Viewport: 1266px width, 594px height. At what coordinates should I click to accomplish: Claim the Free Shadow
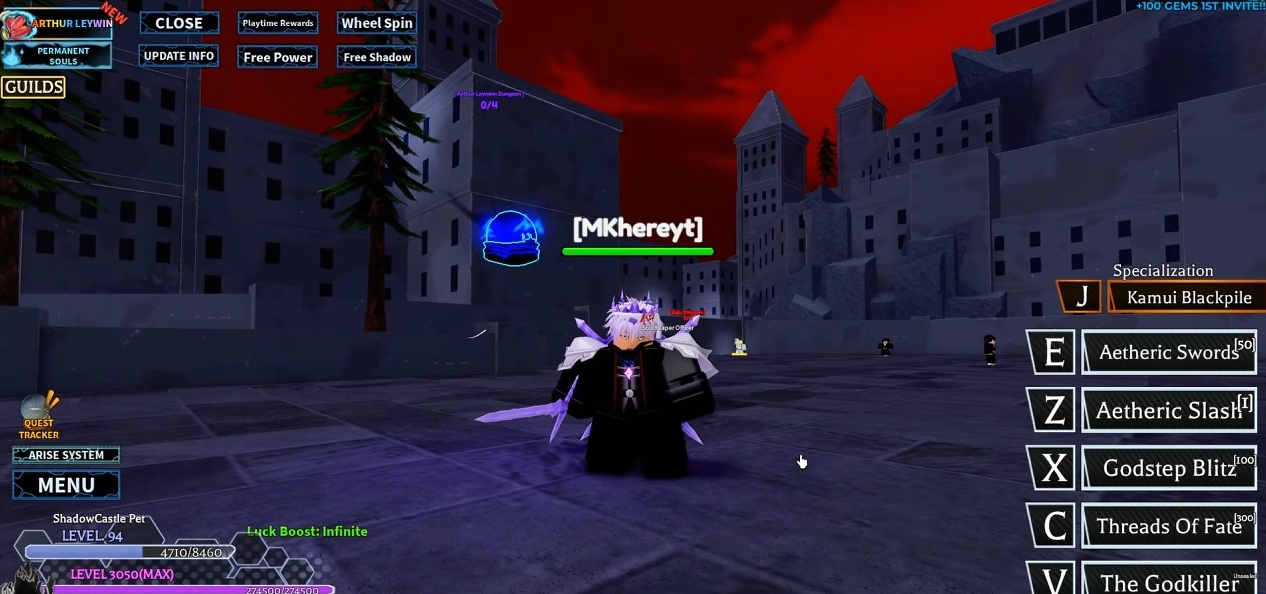[377, 57]
